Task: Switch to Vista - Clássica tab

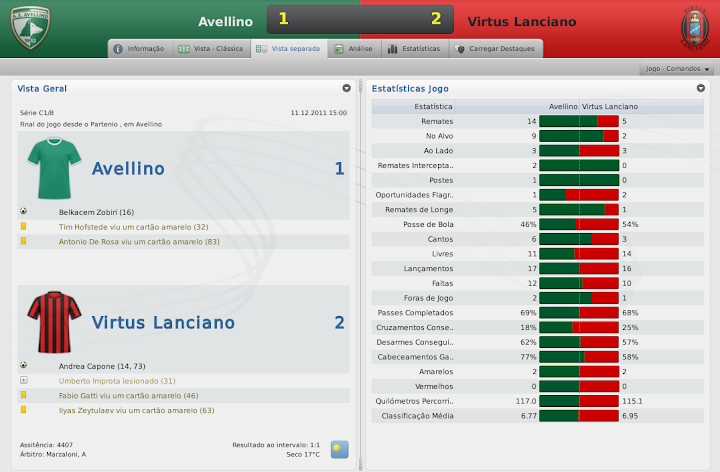Action: [x=210, y=48]
